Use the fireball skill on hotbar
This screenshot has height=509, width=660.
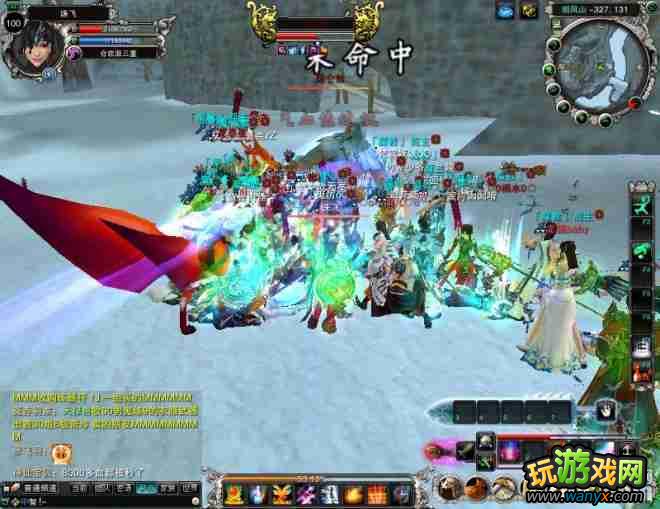tap(352, 493)
